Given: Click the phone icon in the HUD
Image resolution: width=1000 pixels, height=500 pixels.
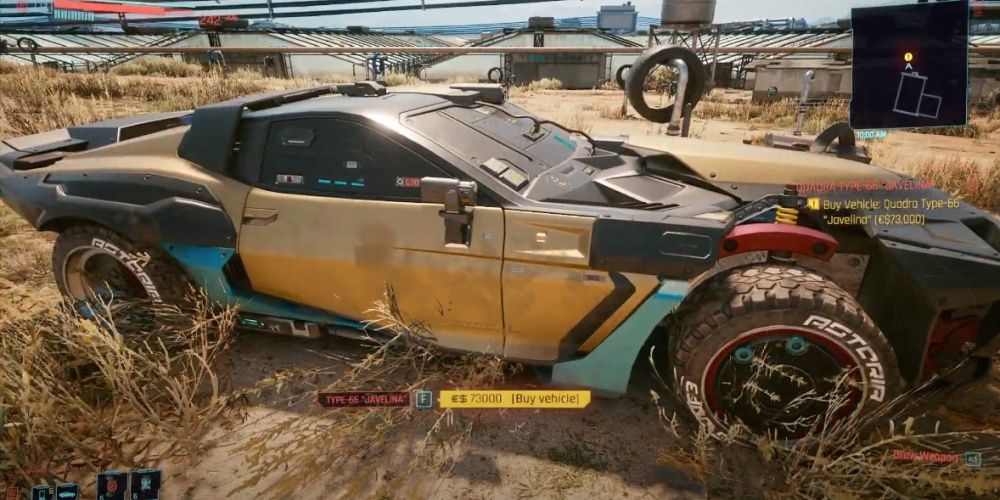Looking at the screenshot, I should pyautogui.click(x=42, y=492).
